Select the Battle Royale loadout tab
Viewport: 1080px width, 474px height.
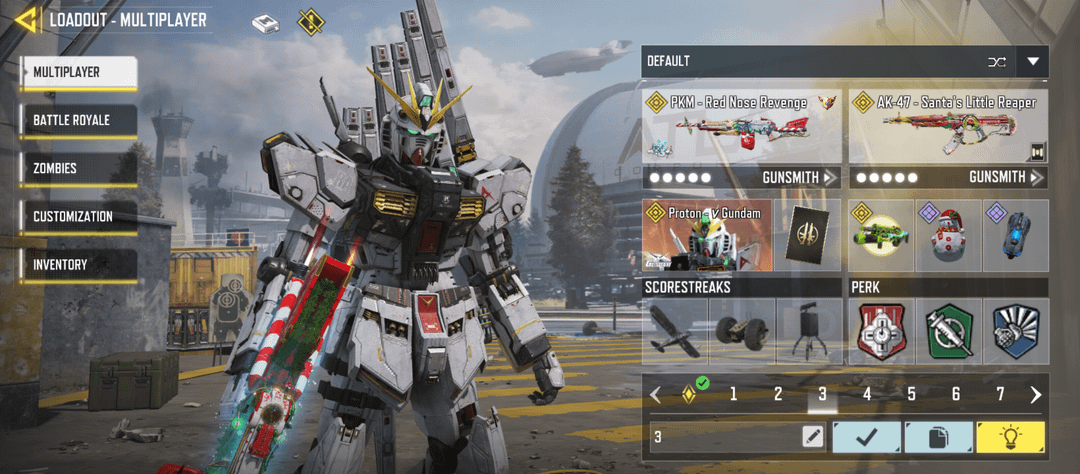[78, 120]
